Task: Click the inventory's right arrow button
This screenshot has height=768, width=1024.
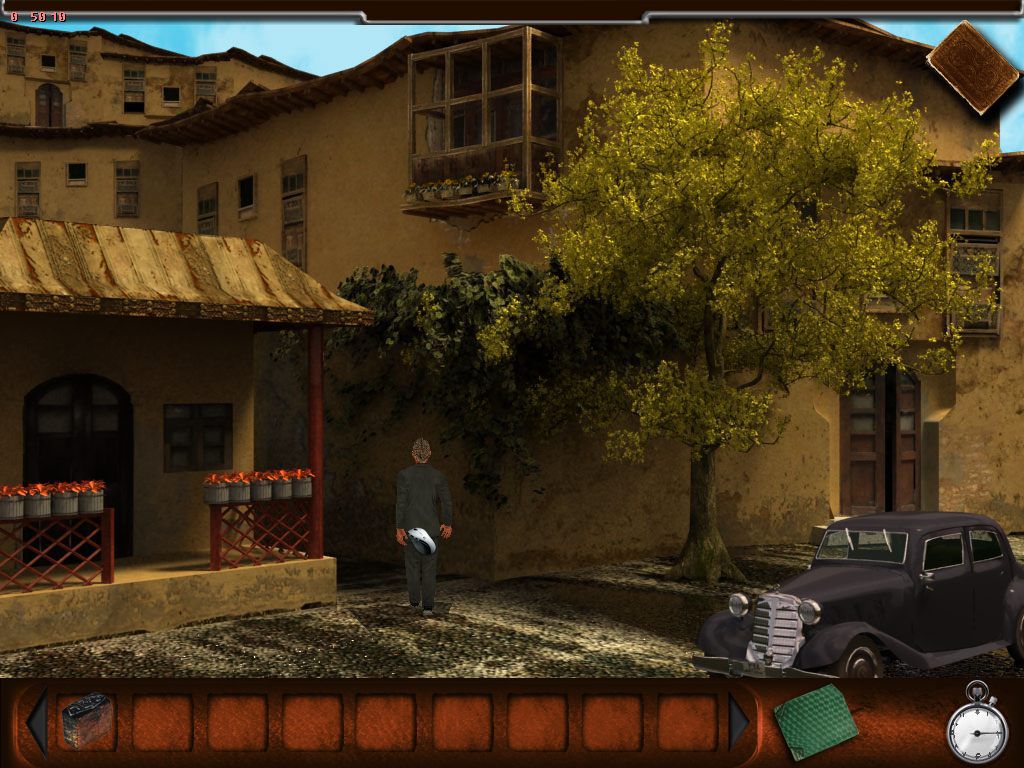Action: pyautogui.click(x=740, y=722)
